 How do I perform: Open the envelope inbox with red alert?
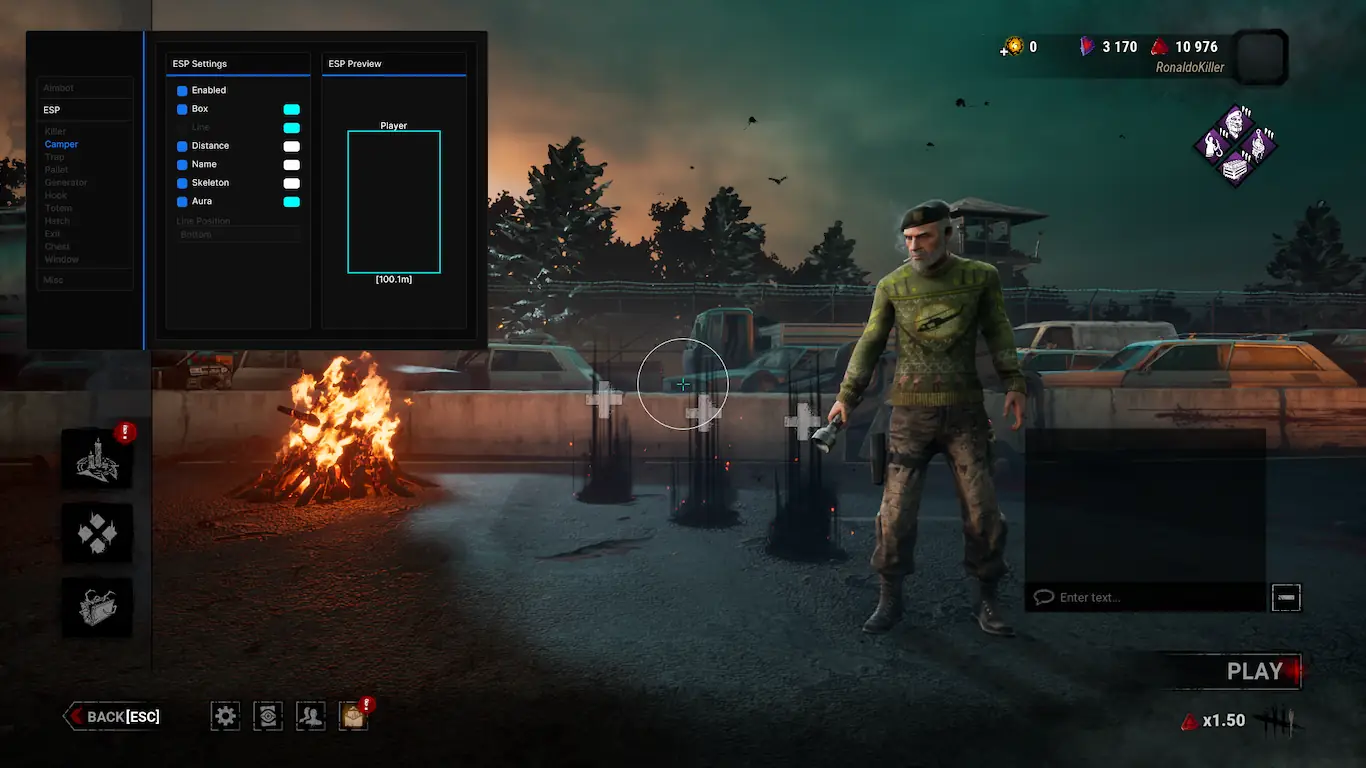pos(353,715)
